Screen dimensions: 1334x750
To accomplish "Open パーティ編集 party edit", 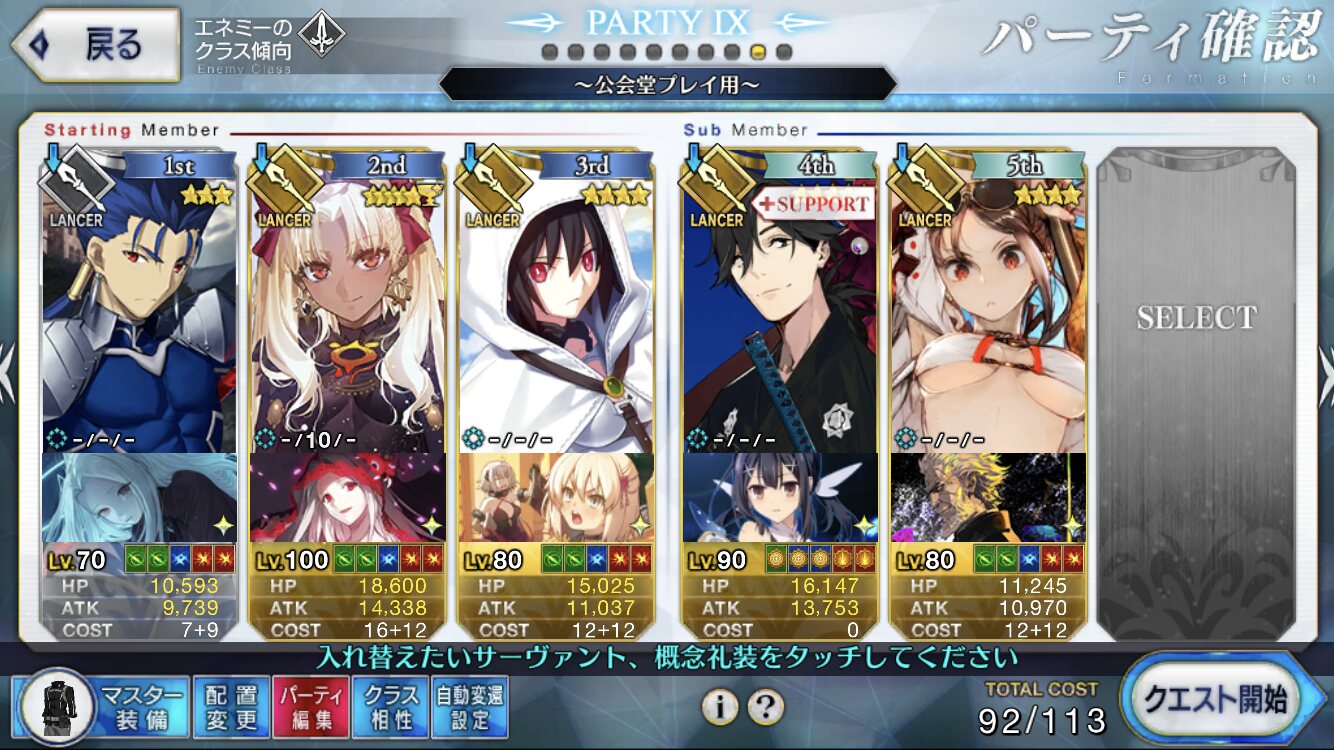I will (x=311, y=706).
